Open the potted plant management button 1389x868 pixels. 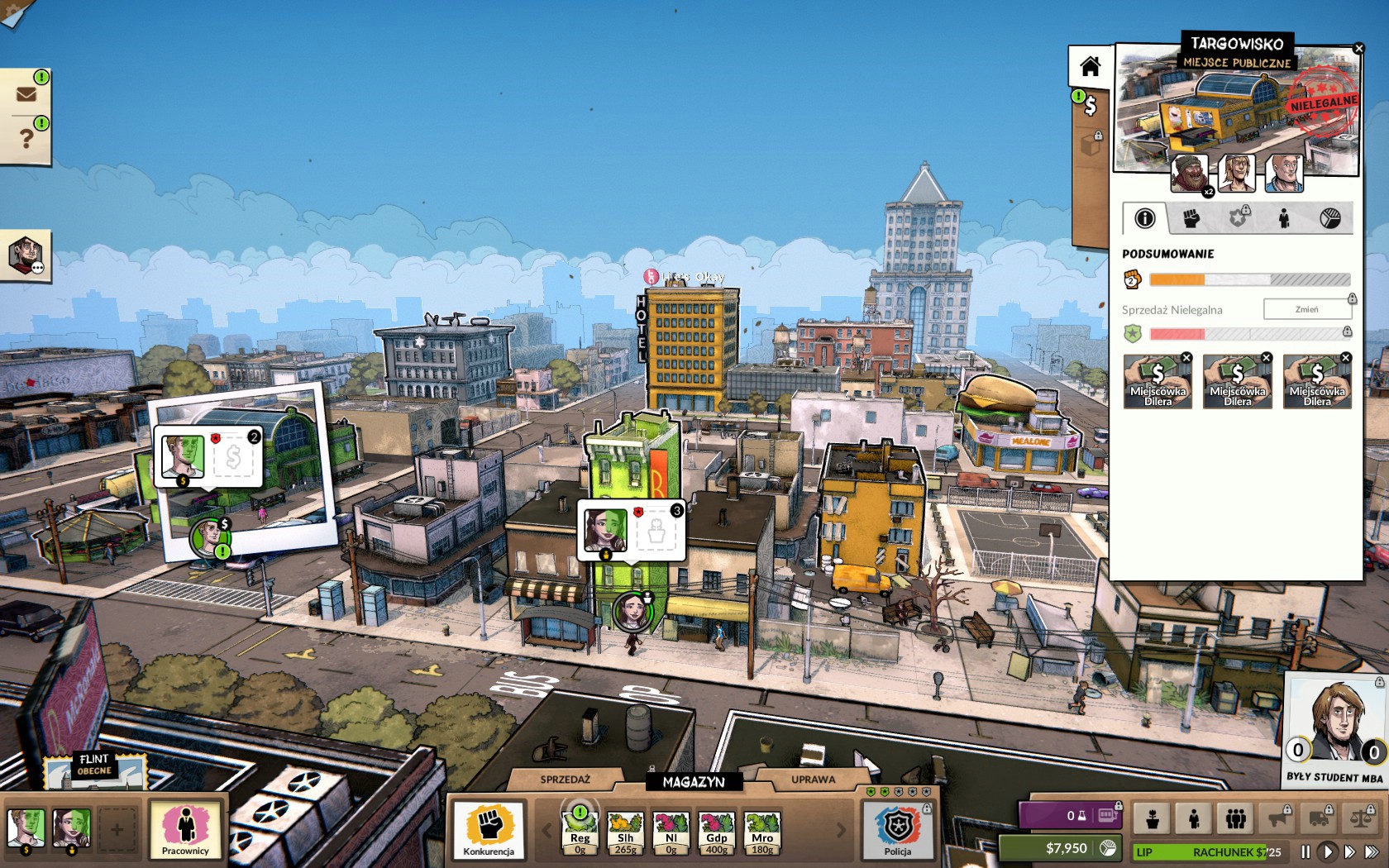(x=1152, y=818)
